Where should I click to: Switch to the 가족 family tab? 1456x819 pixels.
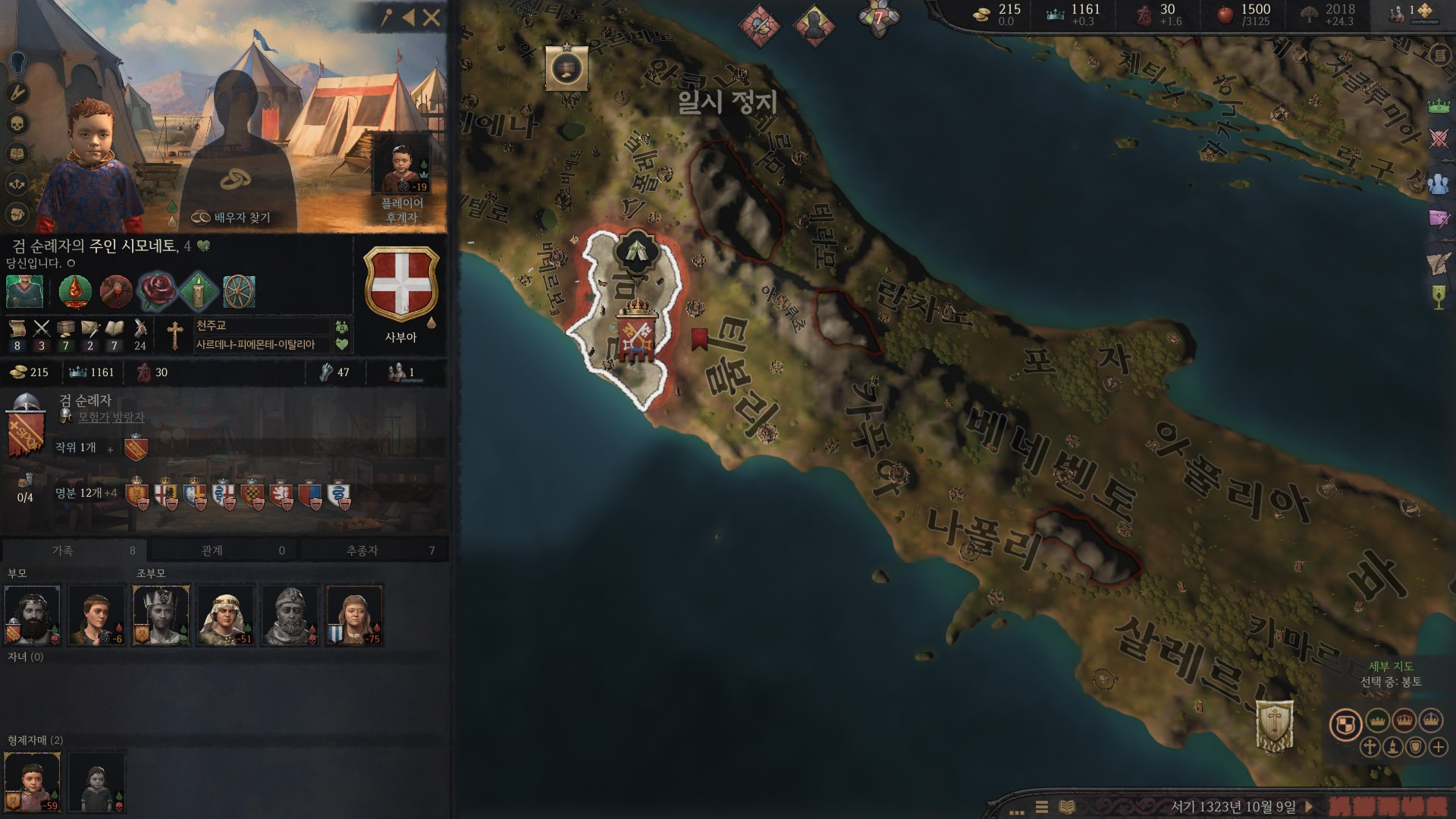[x=74, y=551]
